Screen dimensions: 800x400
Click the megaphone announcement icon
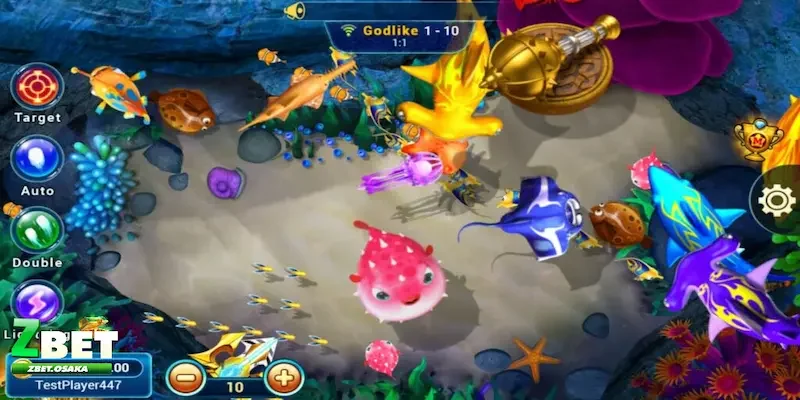point(294,10)
